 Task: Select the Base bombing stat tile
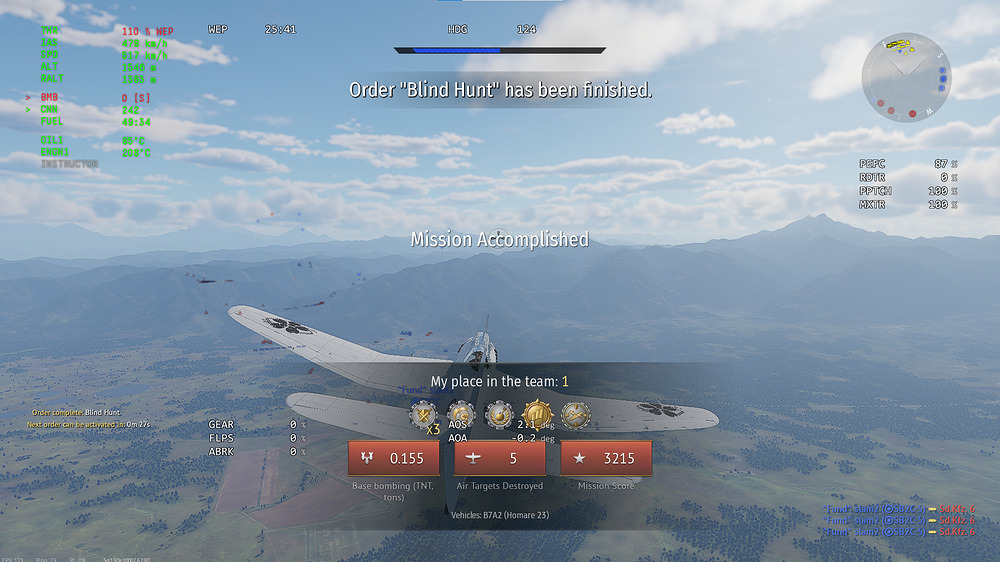(394, 459)
